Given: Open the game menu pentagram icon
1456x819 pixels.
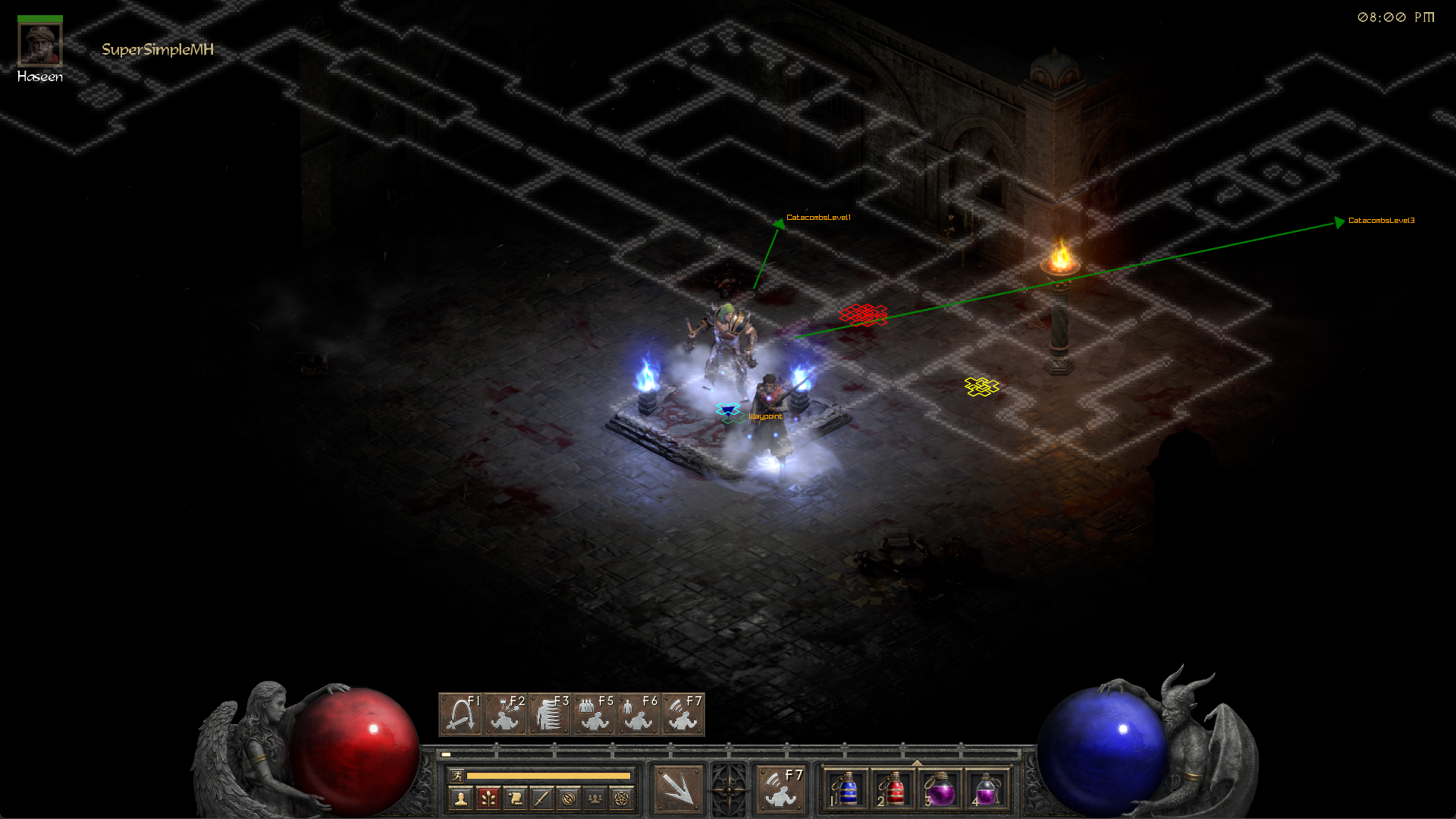Looking at the screenshot, I should (622, 798).
